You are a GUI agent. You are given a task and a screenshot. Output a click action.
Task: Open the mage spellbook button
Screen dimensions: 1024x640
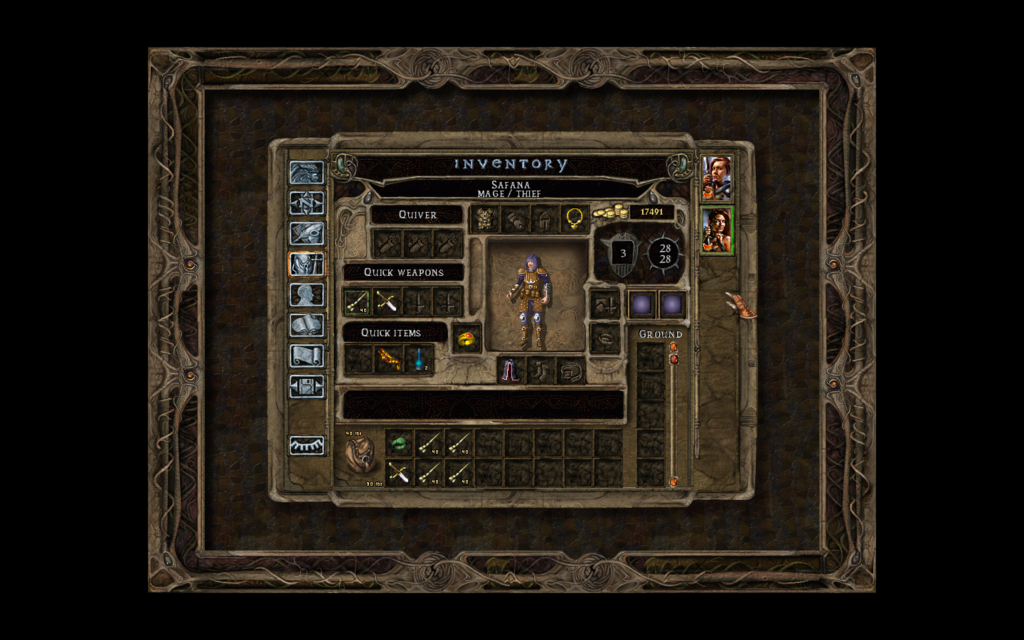click(x=306, y=325)
